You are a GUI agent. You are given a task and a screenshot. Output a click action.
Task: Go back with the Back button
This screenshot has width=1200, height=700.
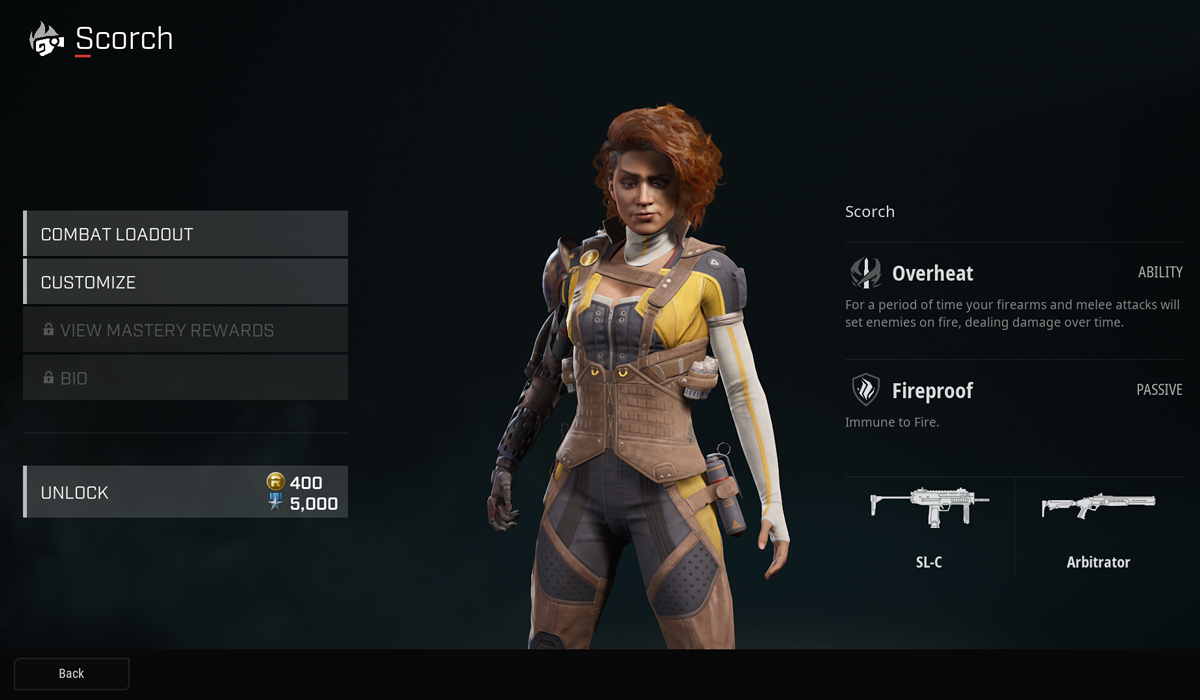[71, 673]
